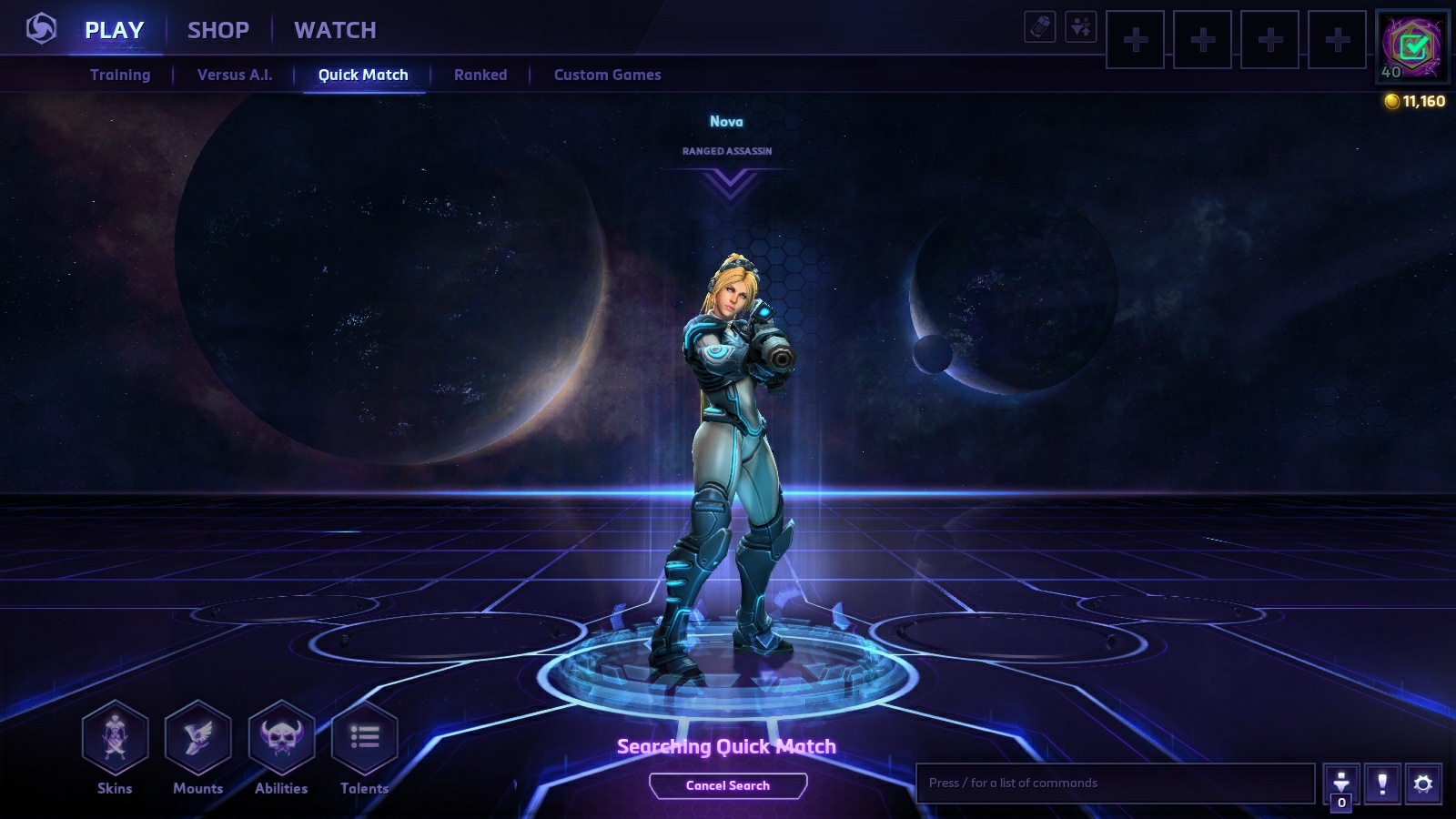Open the PLAY section
The image size is (1456, 819).
point(114,30)
